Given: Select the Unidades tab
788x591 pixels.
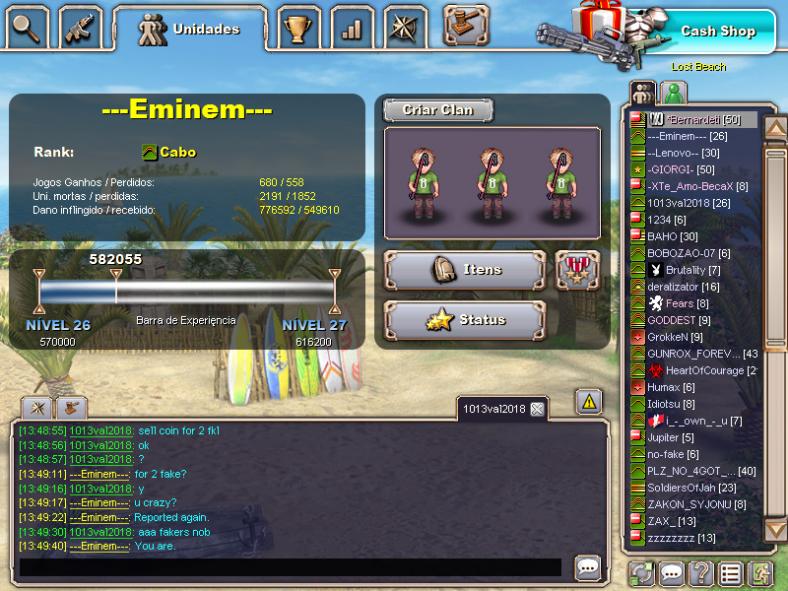Looking at the screenshot, I should click(190, 29).
